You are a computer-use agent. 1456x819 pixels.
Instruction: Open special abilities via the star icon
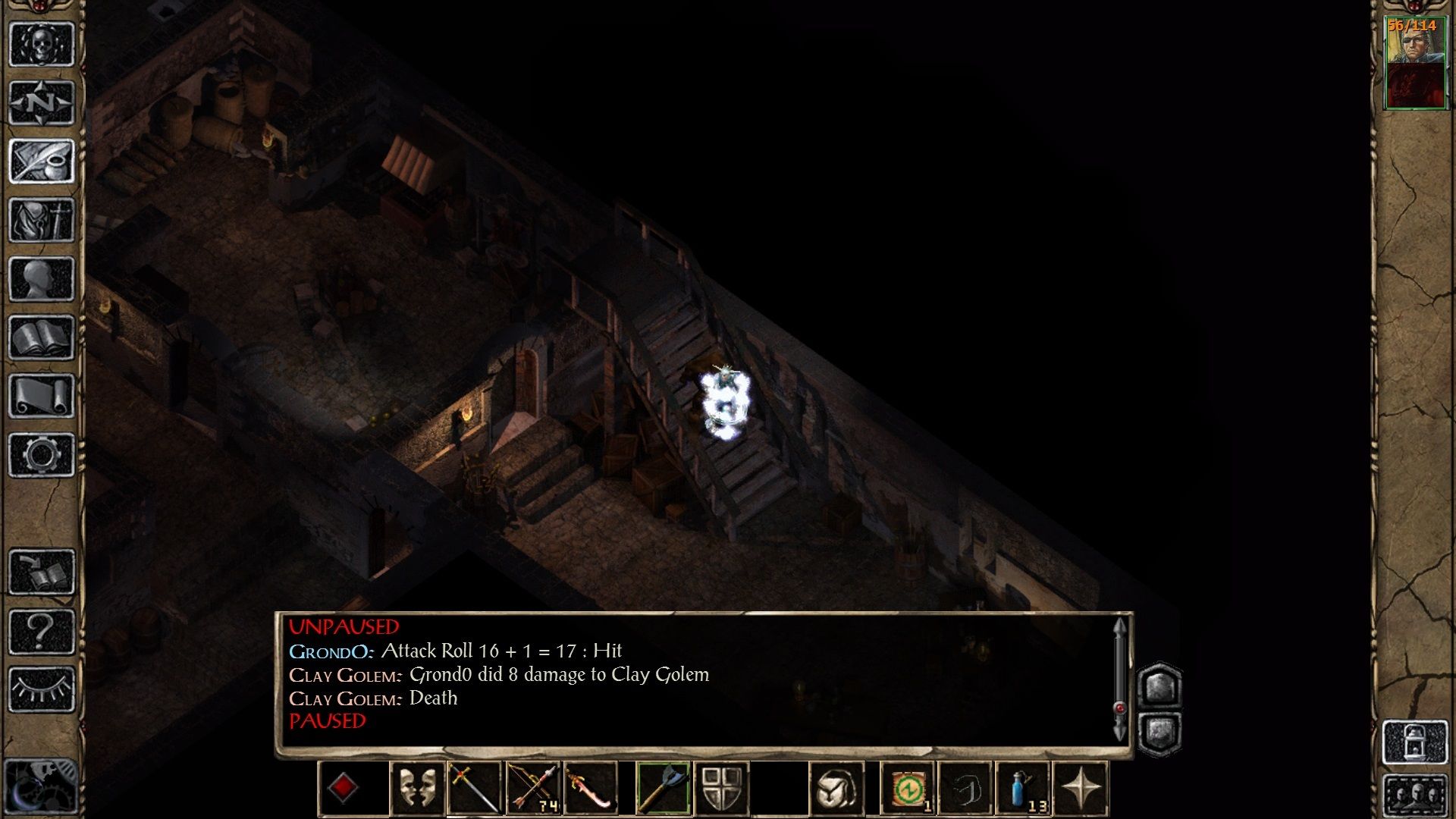click(x=1083, y=786)
